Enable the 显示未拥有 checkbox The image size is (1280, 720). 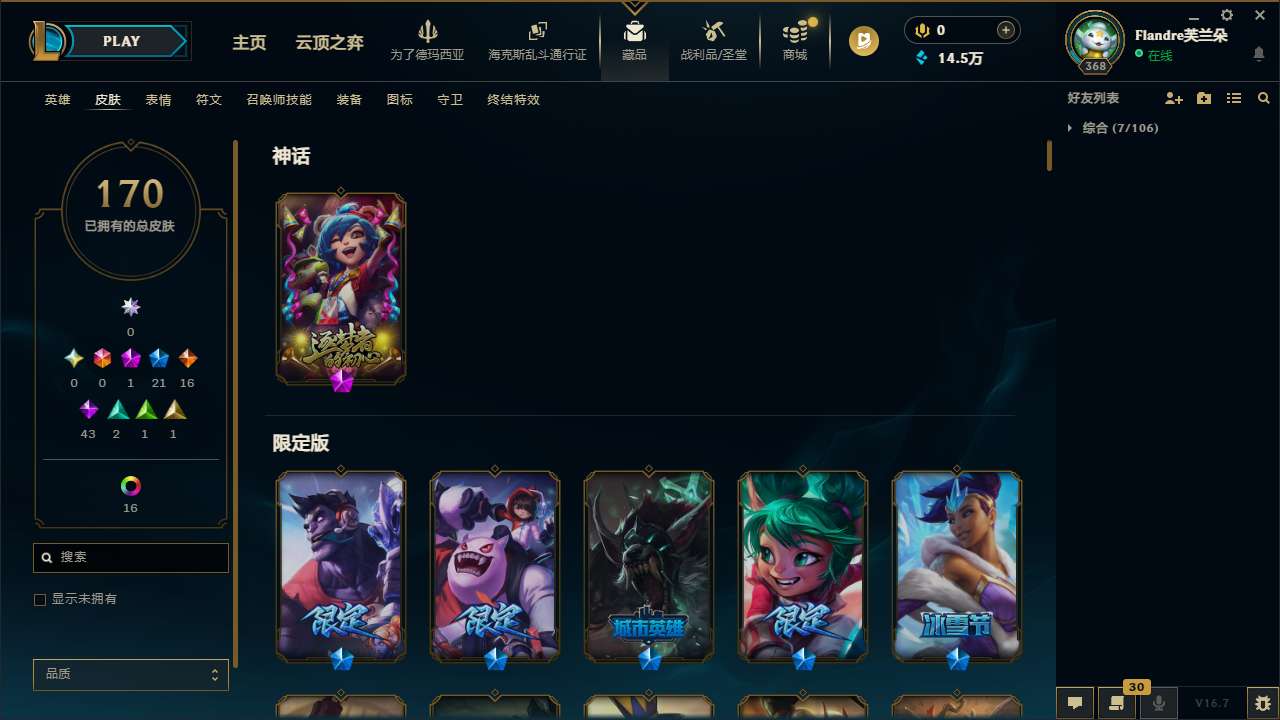[x=40, y=599]
